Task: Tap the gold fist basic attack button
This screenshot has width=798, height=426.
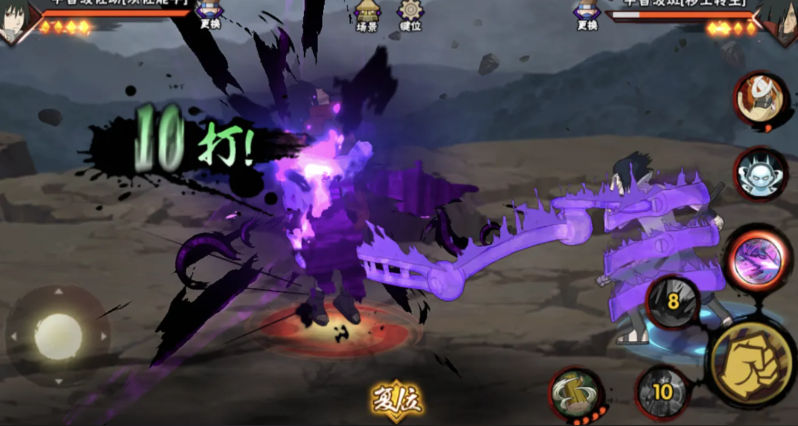Action: tap(752, 358)
